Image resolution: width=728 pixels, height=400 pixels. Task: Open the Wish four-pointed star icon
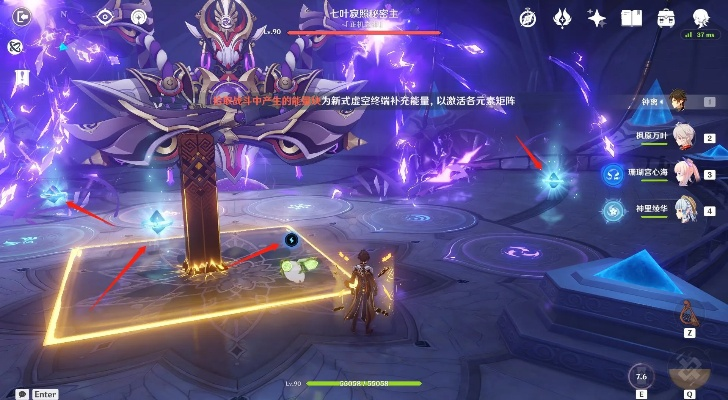pyautogui.click(x=597, y=18)
